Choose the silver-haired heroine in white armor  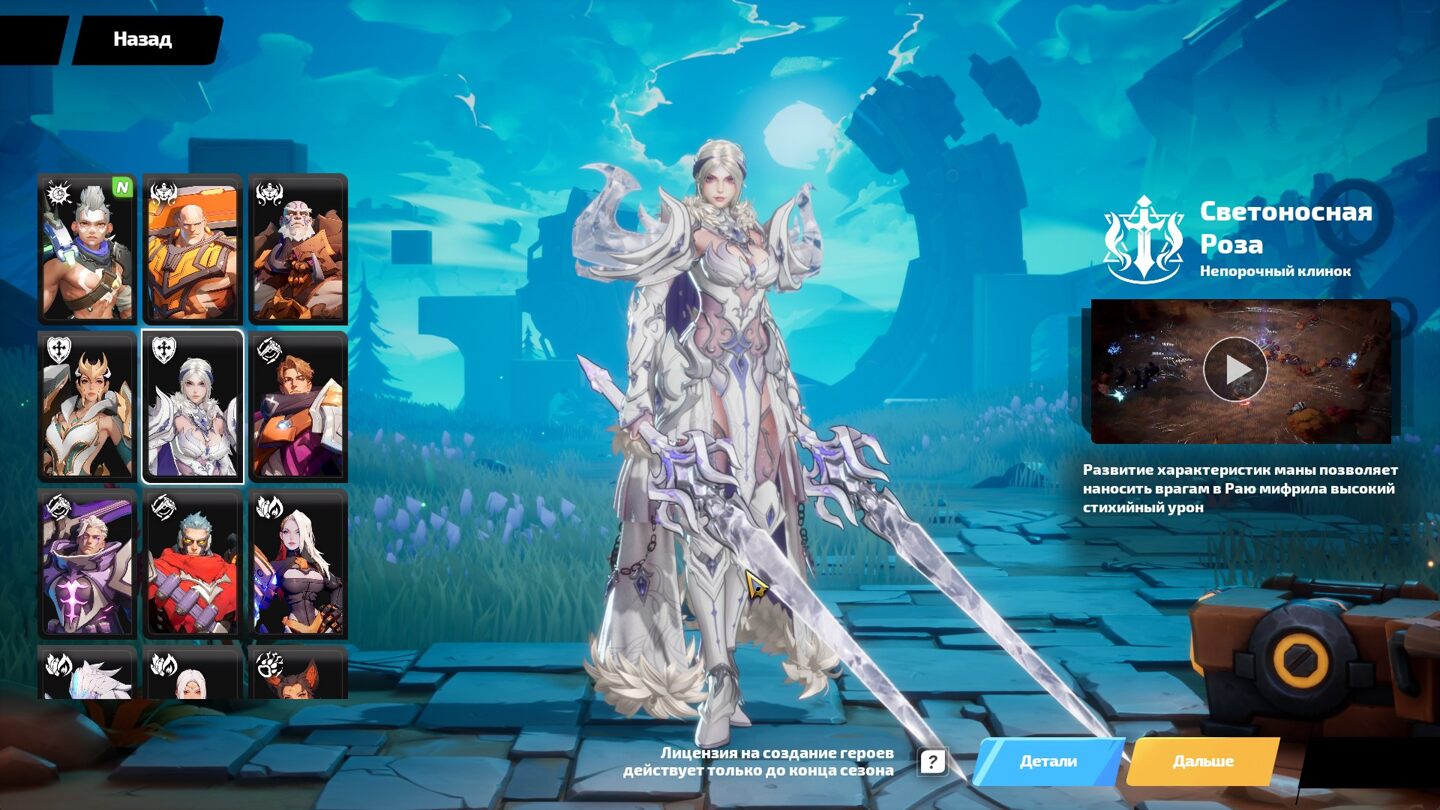pos(193,406)
